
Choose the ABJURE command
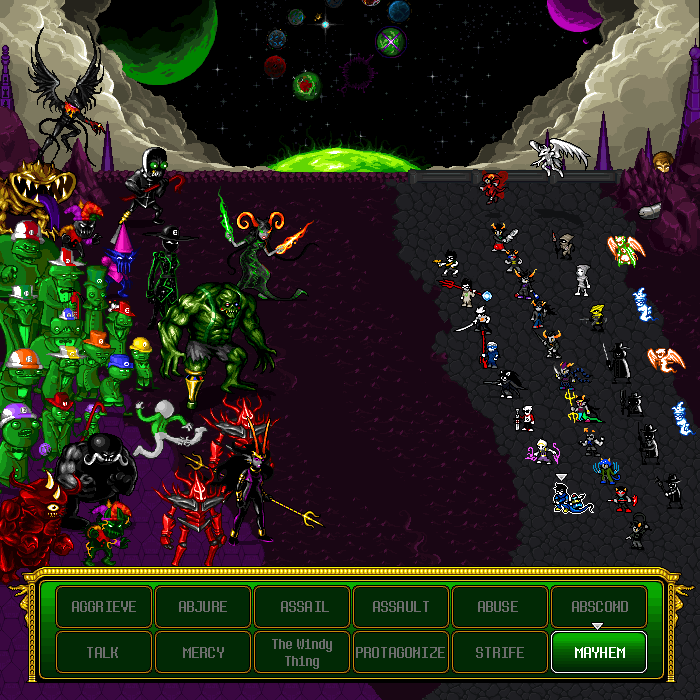tap(203, 607)
